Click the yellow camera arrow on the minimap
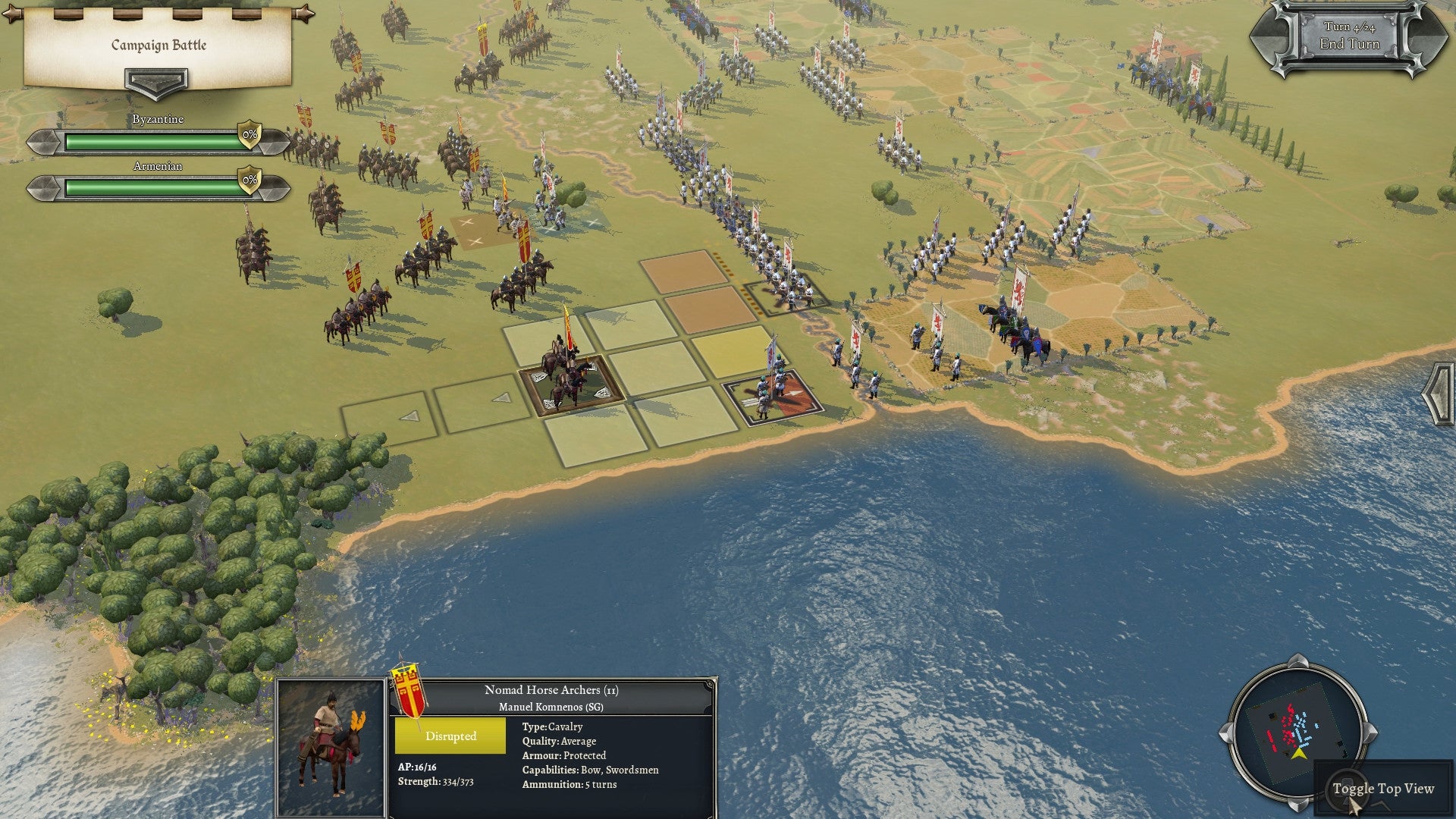 (1300, 753)
